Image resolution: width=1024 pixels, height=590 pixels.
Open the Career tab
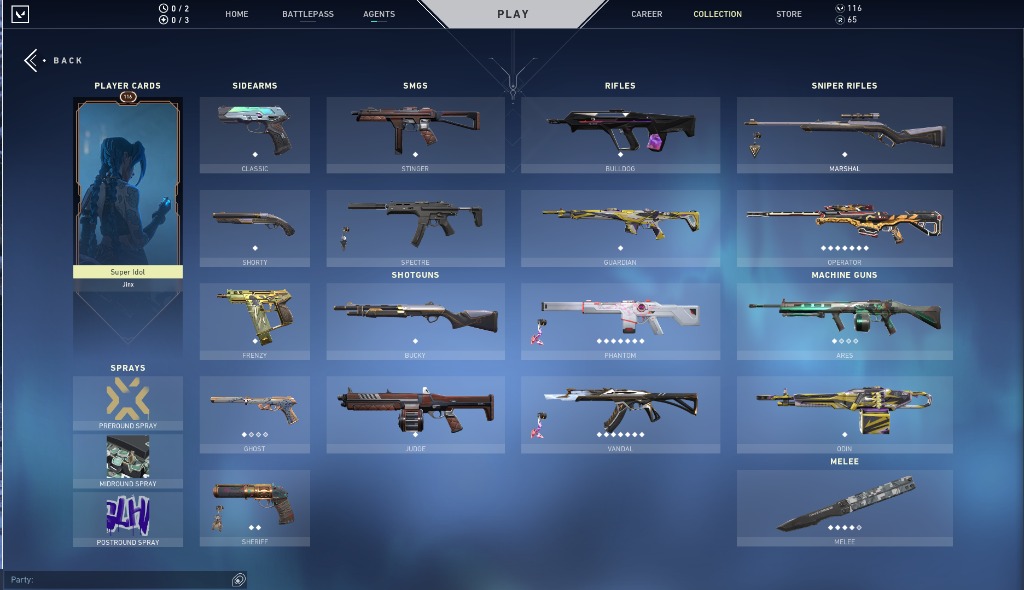[647, 14]
